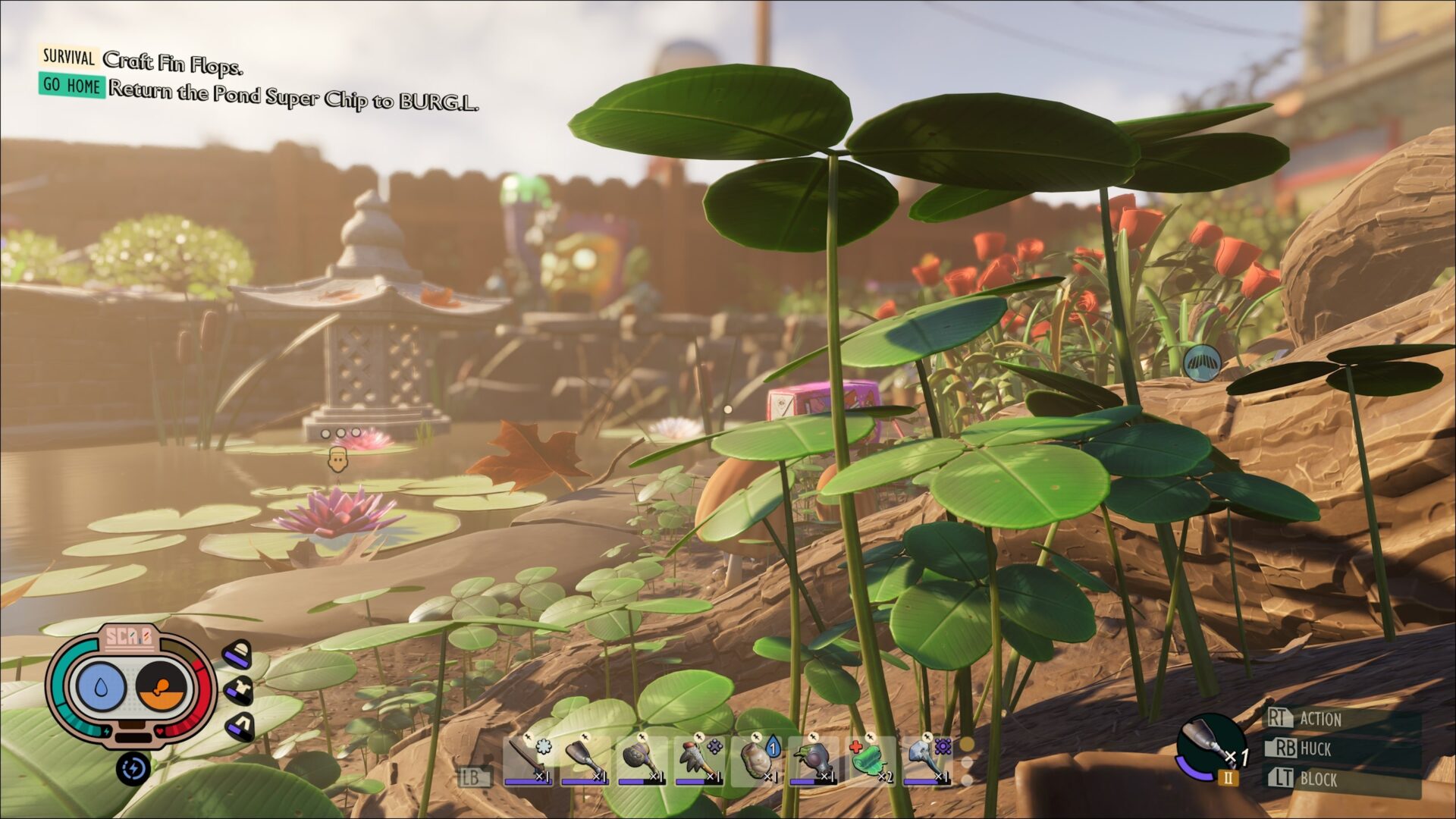The width and height of the screenshot is (1456, 819).
Task: Use the green bandage healing item
Action: (x=870, y=759)
